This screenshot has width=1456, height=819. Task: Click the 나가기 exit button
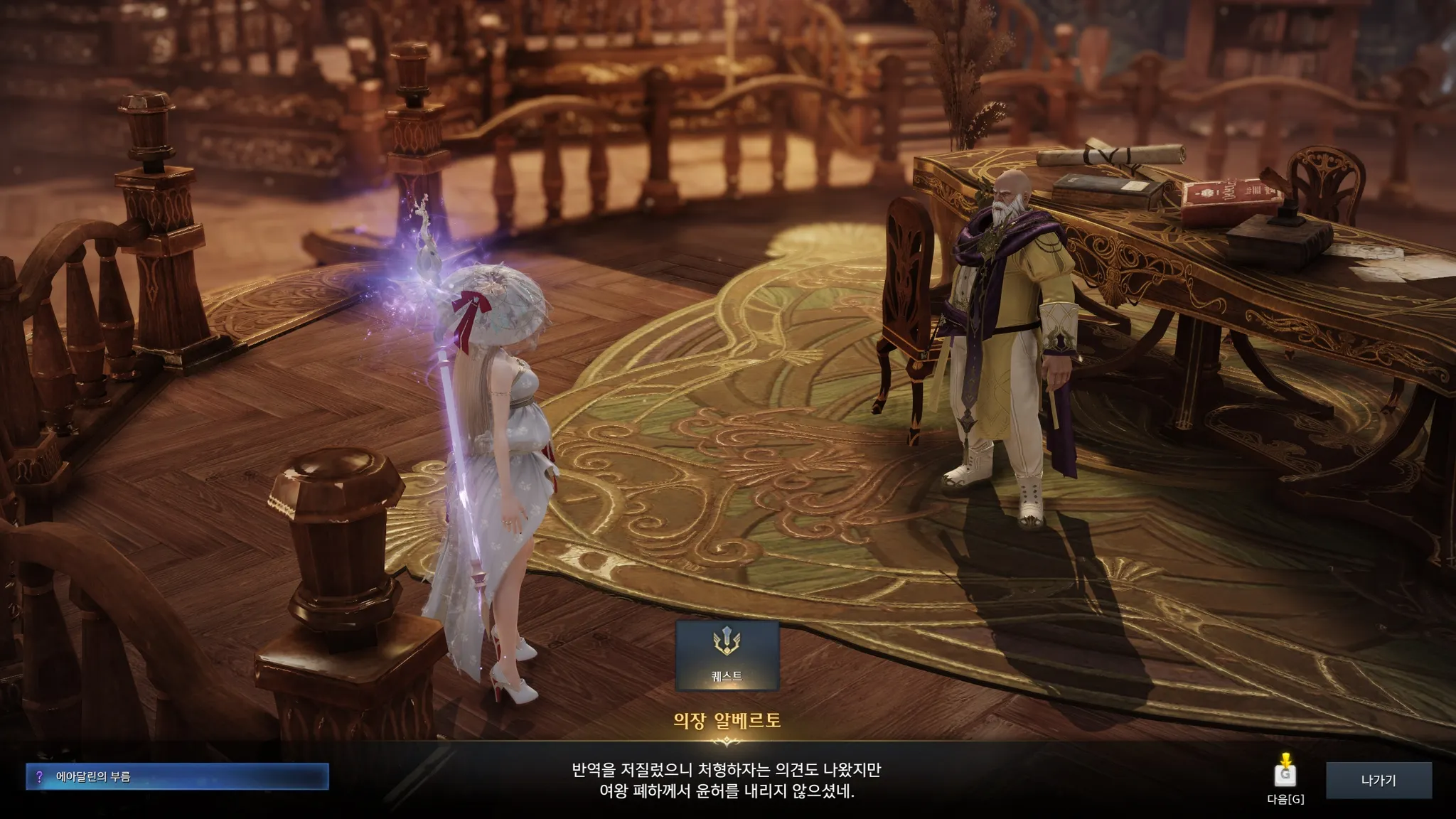(x=1378, y=780)
